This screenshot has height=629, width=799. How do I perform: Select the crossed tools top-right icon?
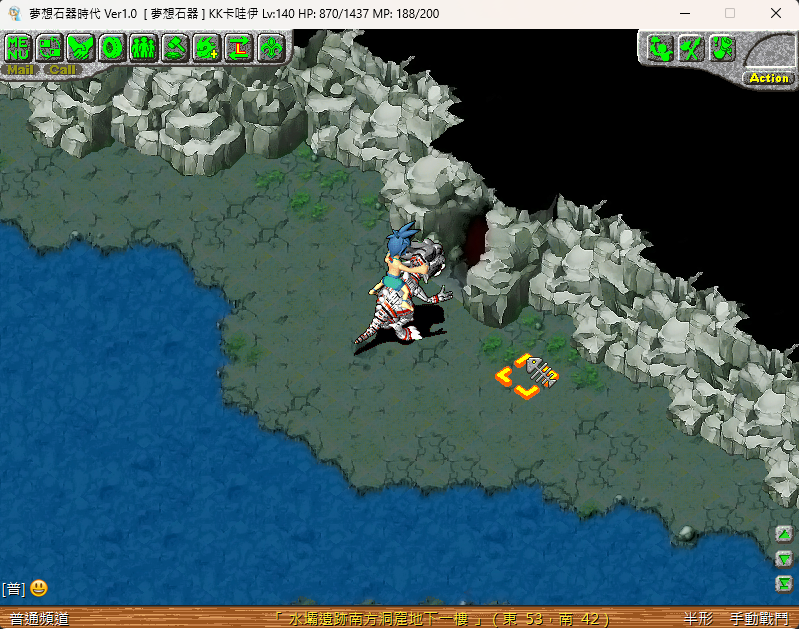click(690, 48)
